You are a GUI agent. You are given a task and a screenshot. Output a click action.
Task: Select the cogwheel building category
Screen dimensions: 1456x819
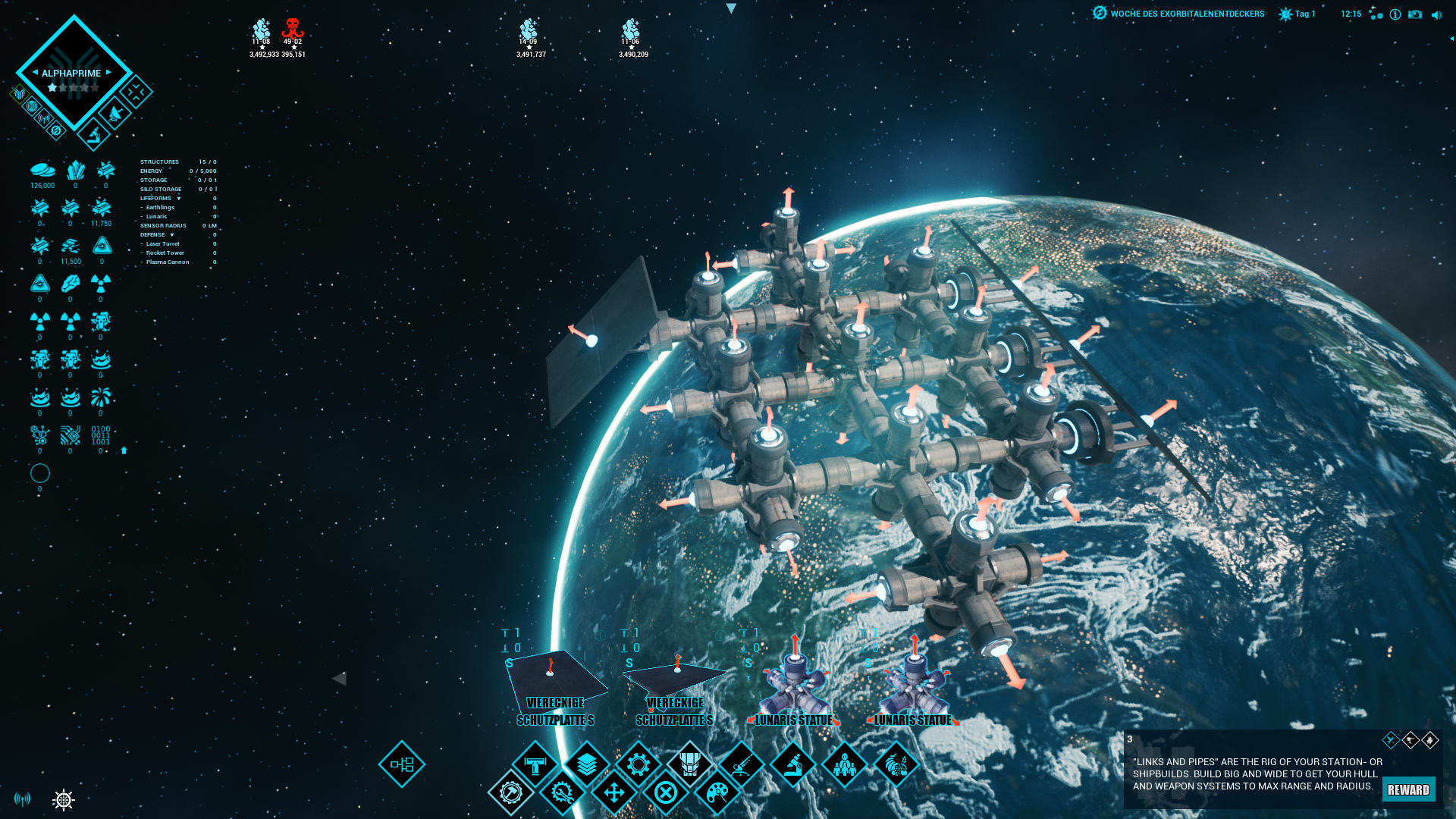pos(638,764)
